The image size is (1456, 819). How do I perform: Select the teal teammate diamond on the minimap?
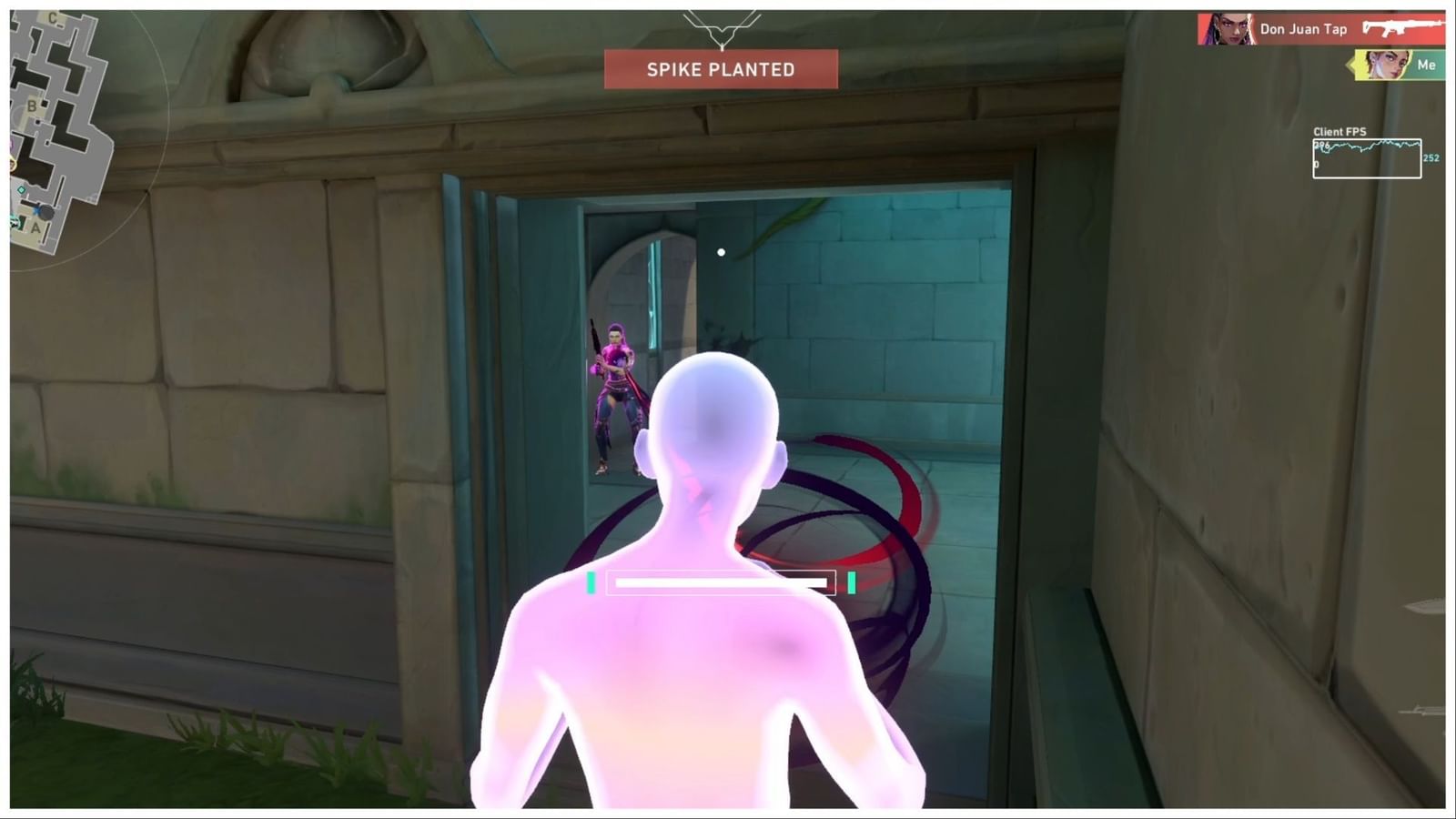click(x=21, y=188)
